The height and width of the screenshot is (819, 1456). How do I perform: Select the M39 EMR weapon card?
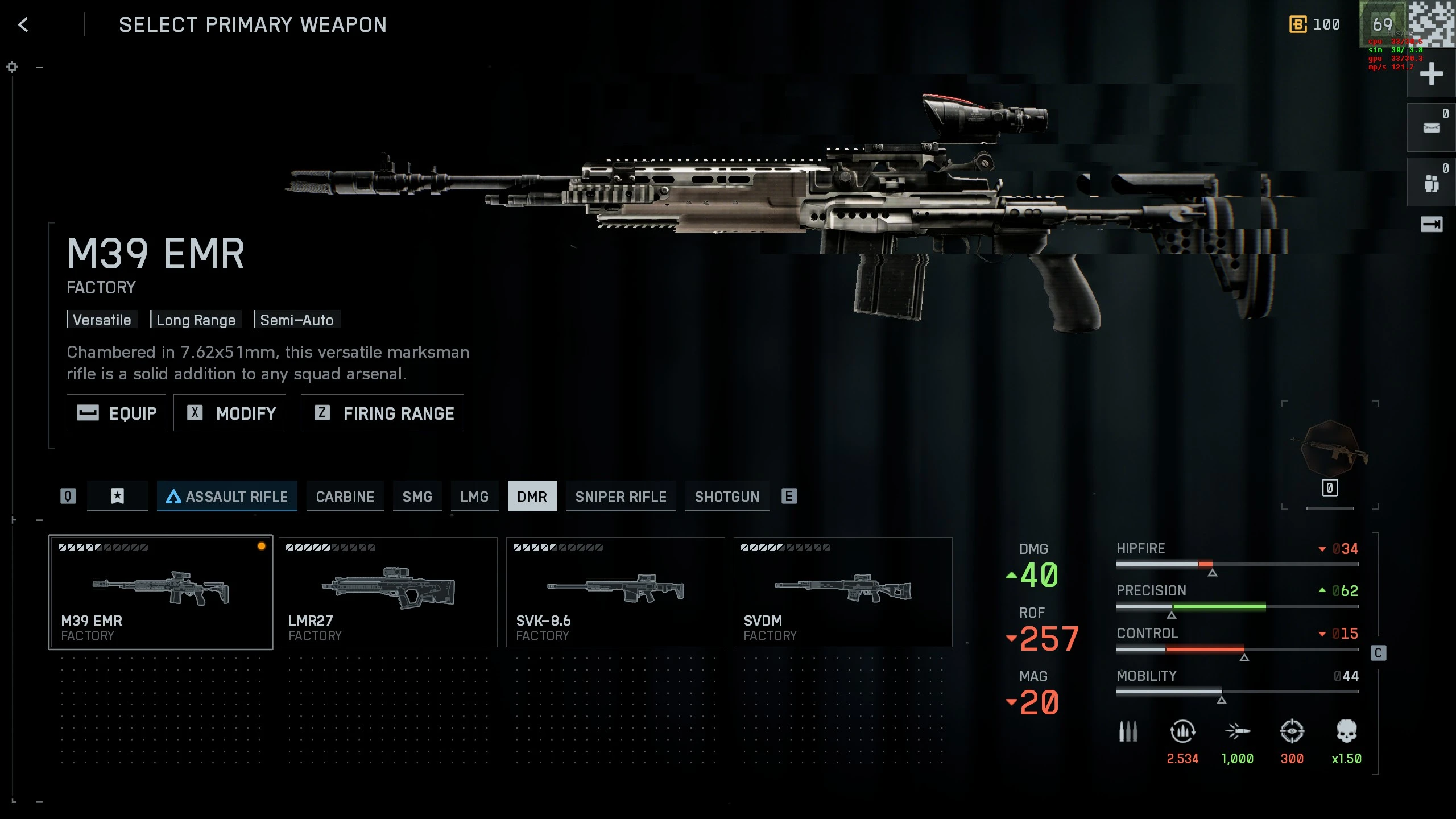[160, 591]
